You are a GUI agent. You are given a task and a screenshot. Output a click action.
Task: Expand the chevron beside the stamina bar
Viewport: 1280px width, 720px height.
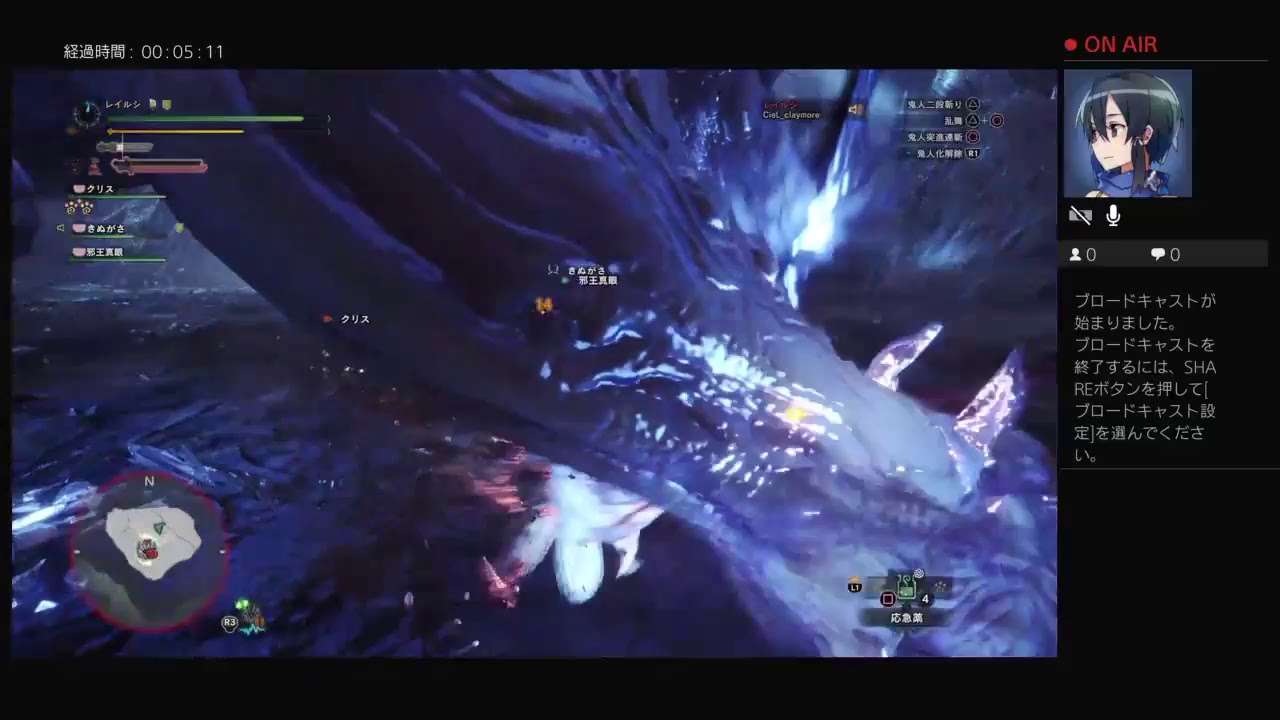coord(328,131)
